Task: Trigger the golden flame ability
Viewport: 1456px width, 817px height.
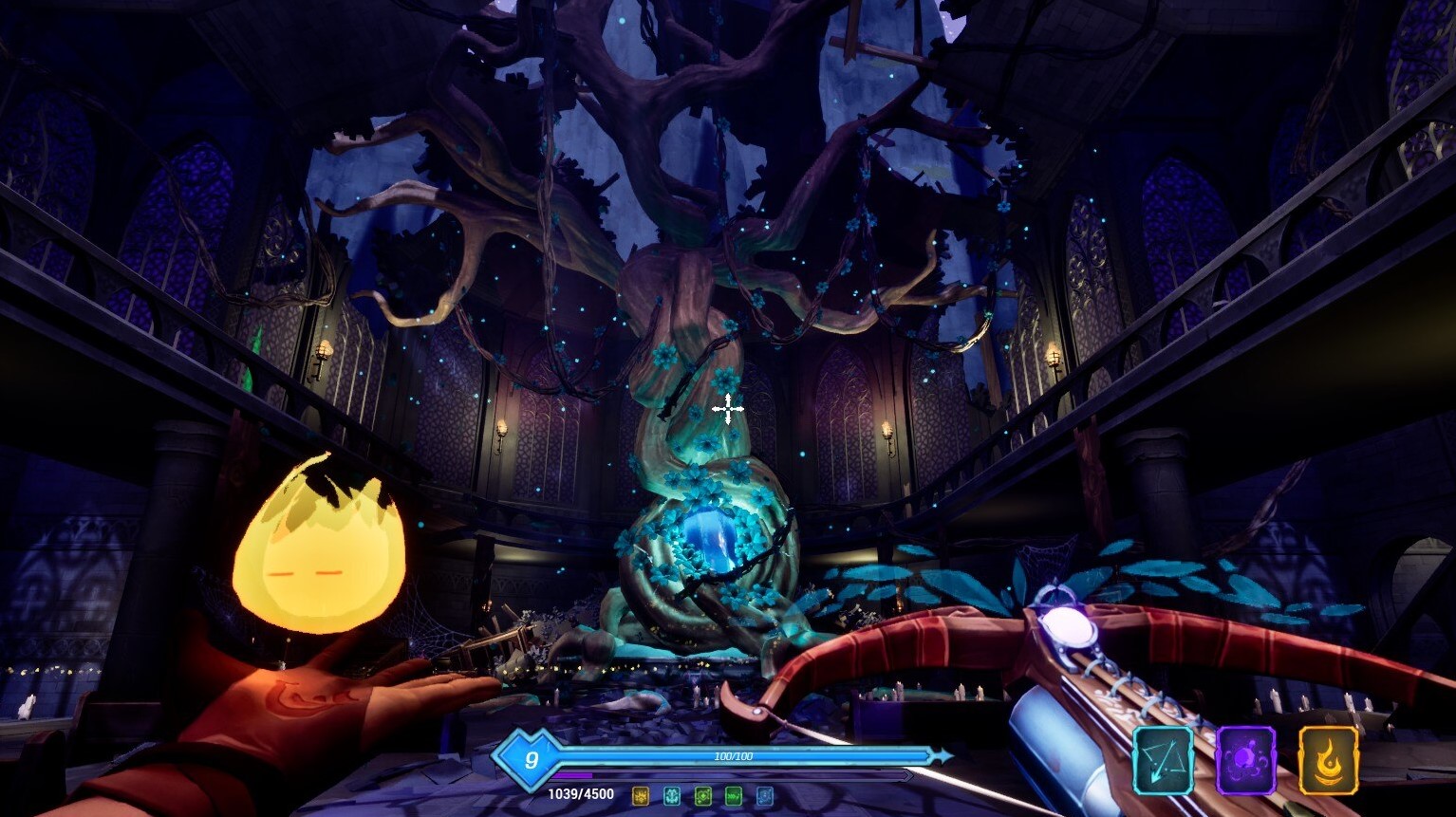Action: tap(1328, 758)
